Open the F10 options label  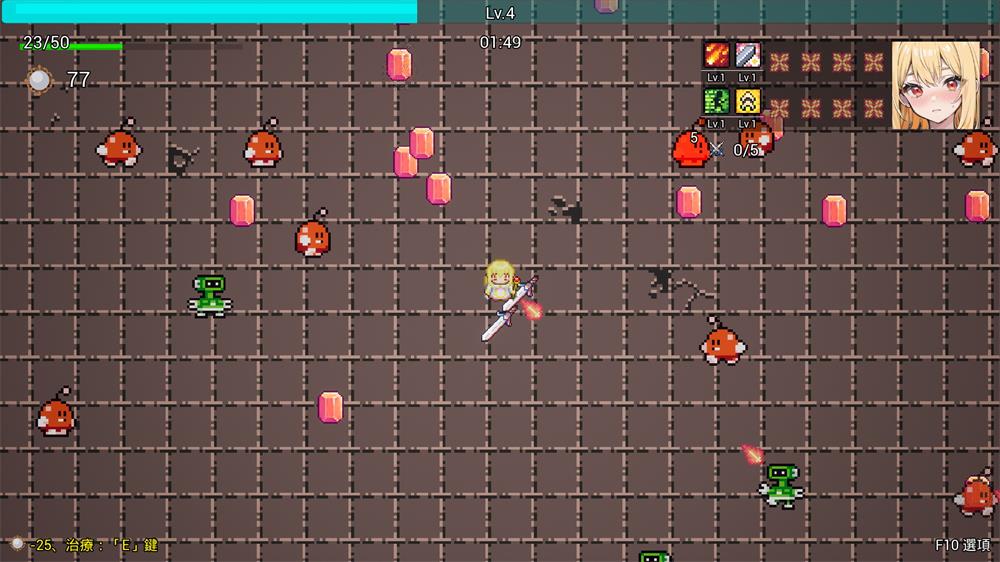(962, 545)
